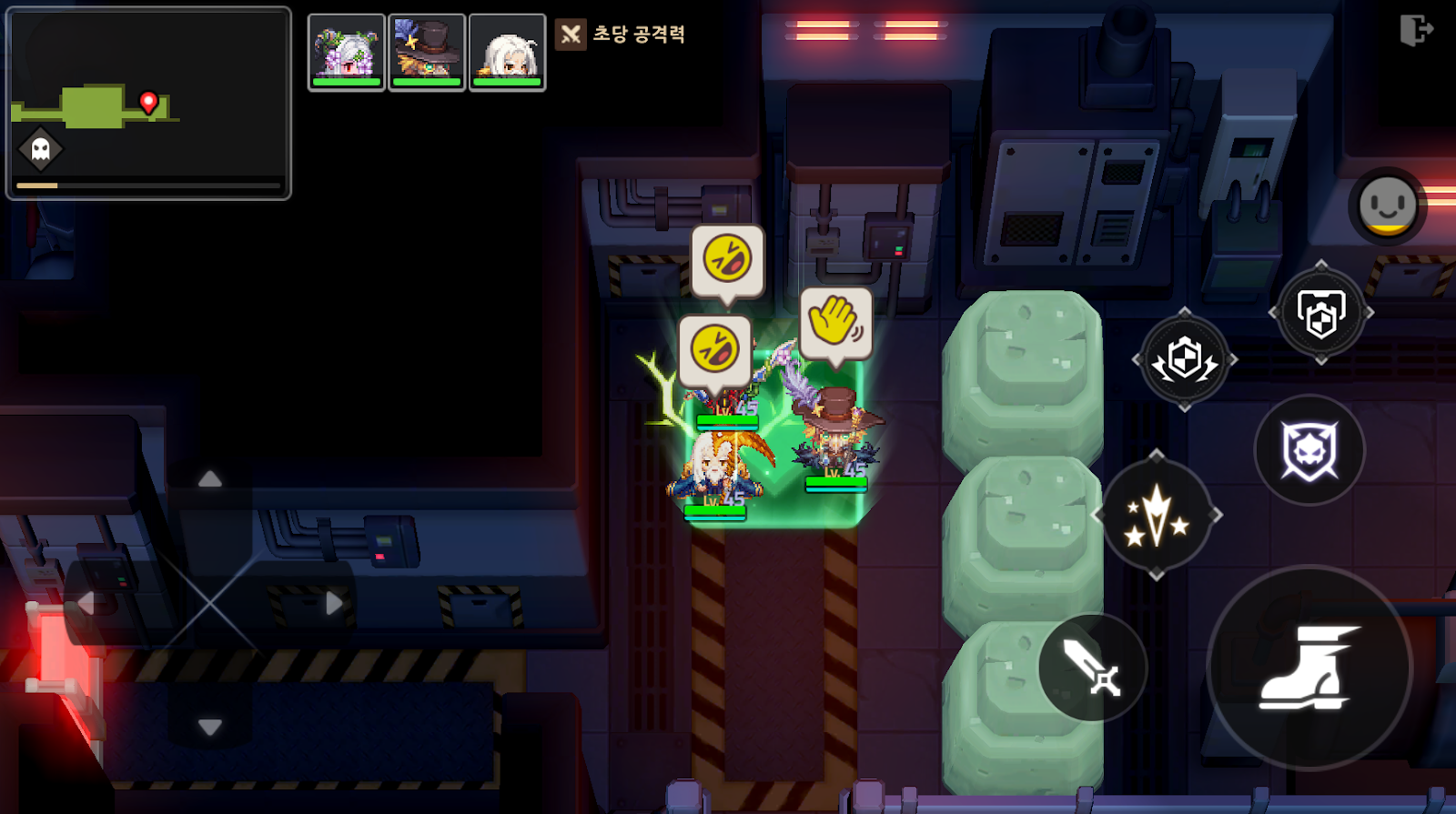Viewport: 1456px width, 814px height.
Task: Tap the winged boot dash button
Action: 1309,668
